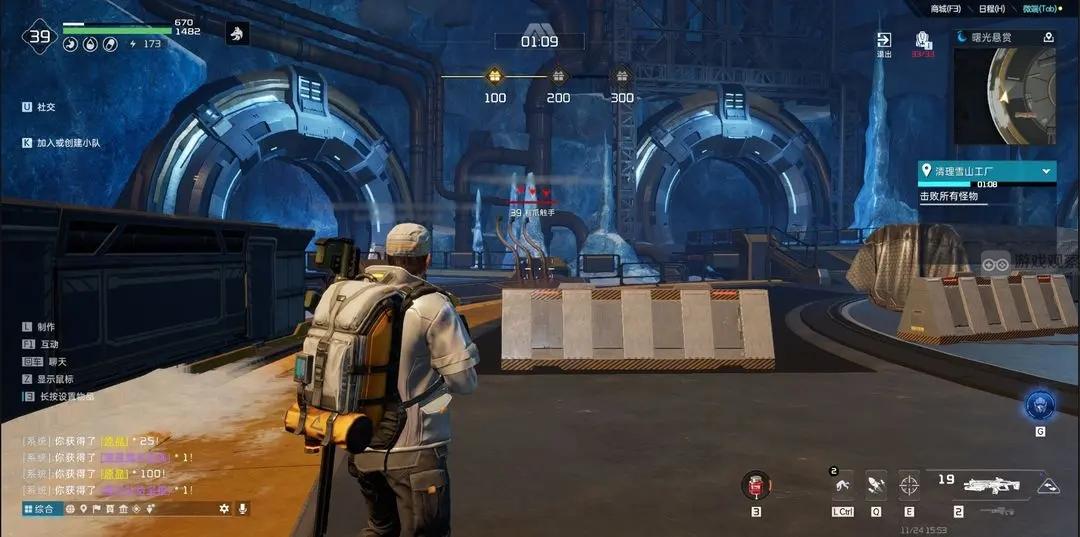Click the team members icon beside 退出
This screenshot has width=1080, height=537.
tap(923, 40)
